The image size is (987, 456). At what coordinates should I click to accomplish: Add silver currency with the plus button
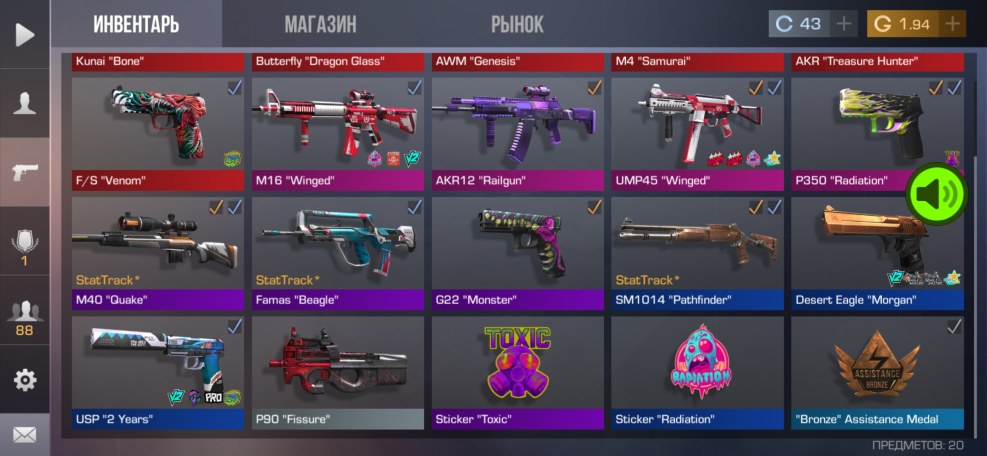844,24
